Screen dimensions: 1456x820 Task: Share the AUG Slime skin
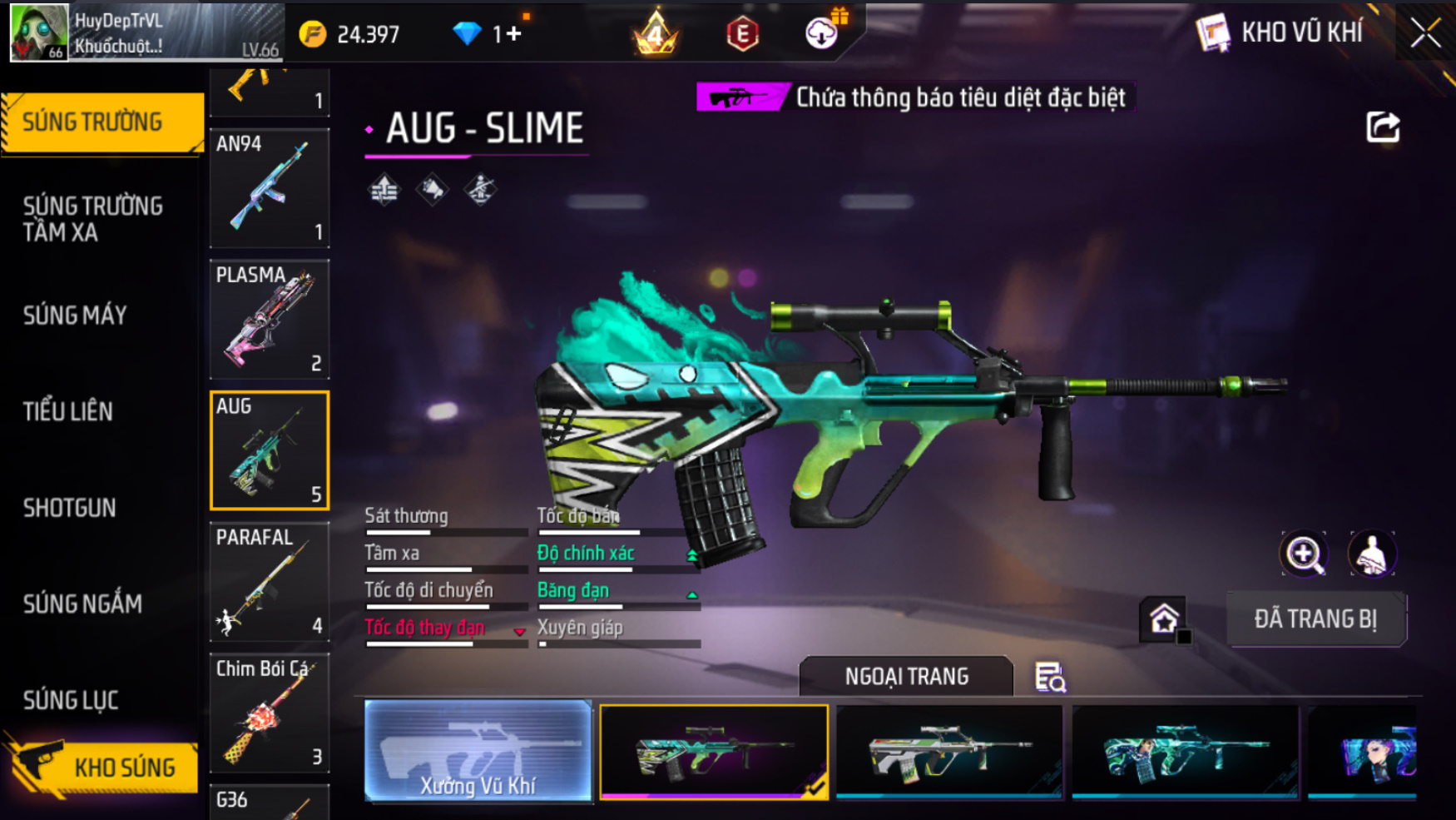coord(1383,127)
